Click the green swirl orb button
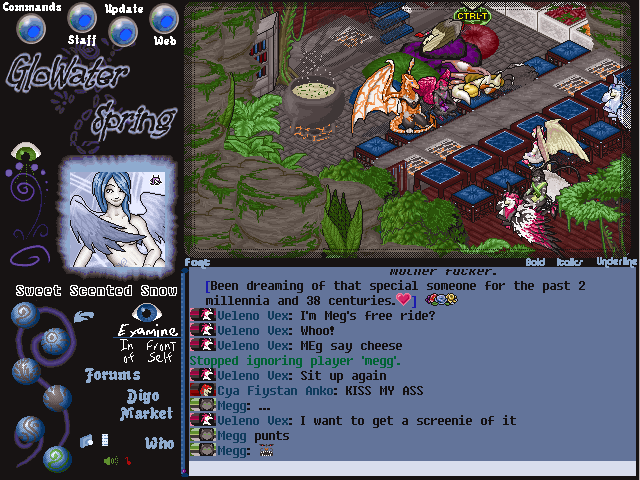The height and width of the screenshot is (480, 640). [x=56, y=458]
